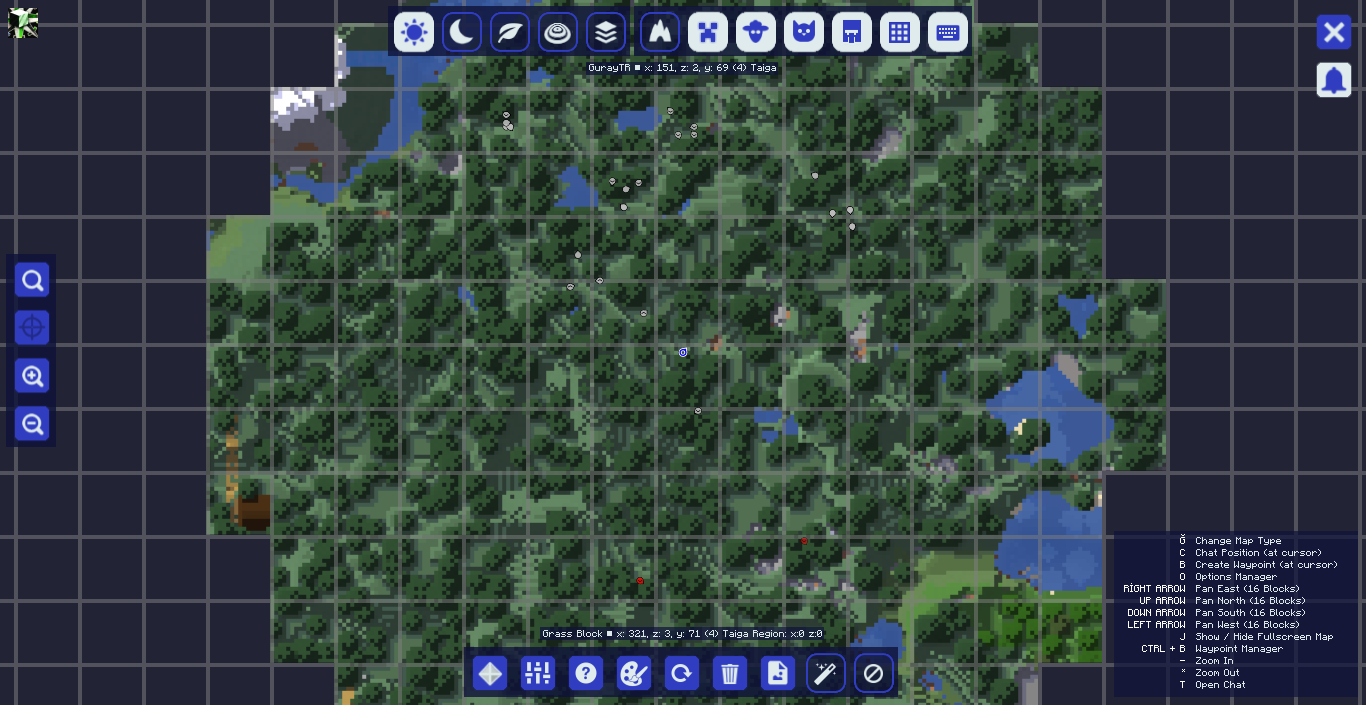Close the fullscreen map with X
Screen dimensions: 1366x705
click(1333, 32)
